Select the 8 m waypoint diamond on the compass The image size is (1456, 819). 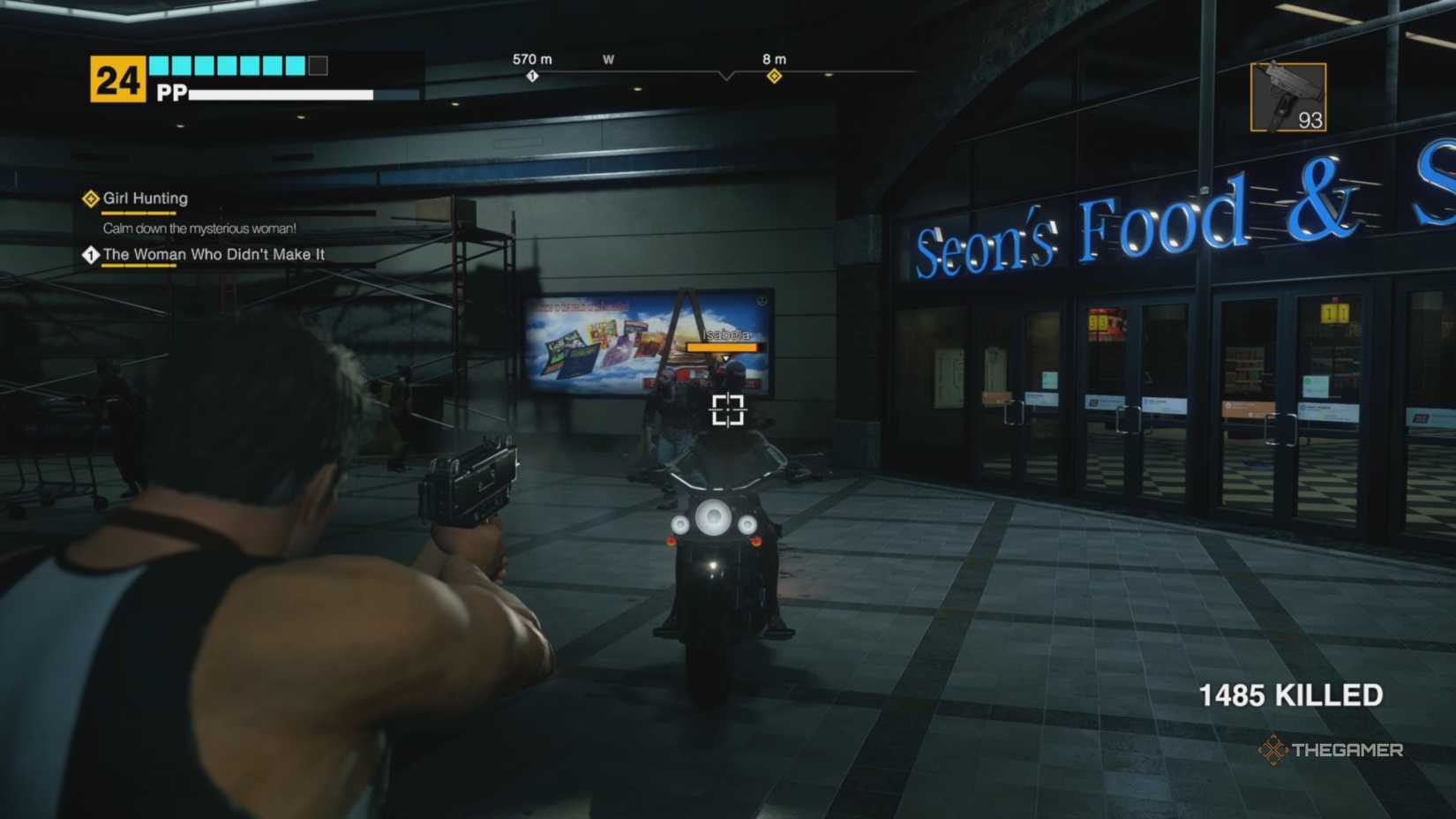[774, 77]
